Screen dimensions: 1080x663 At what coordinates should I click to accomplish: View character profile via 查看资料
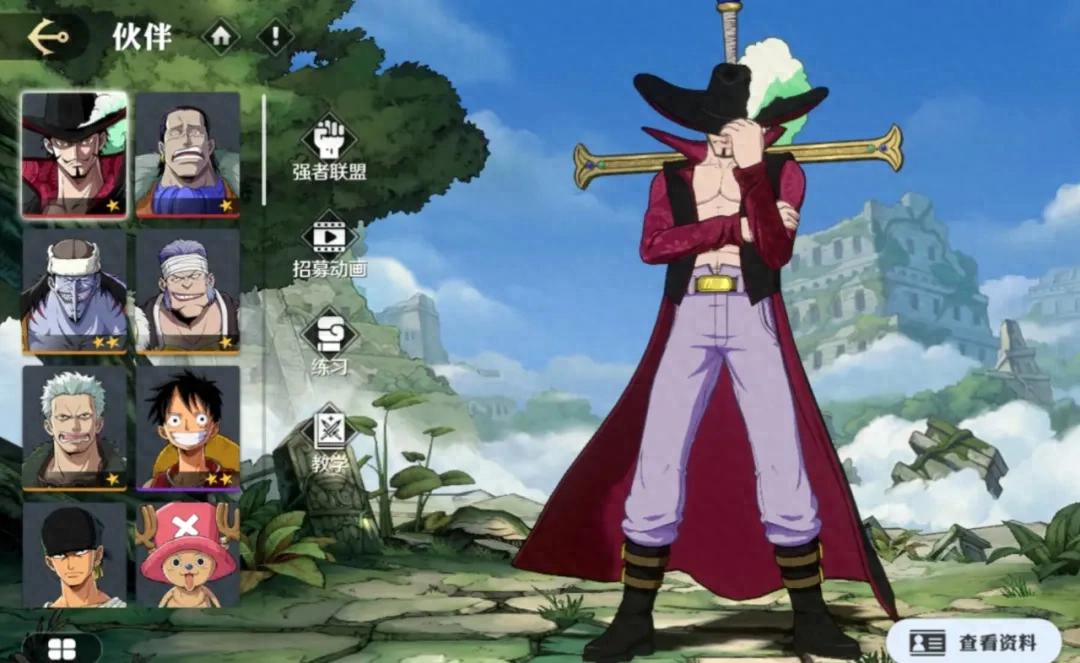pos(973,641)
